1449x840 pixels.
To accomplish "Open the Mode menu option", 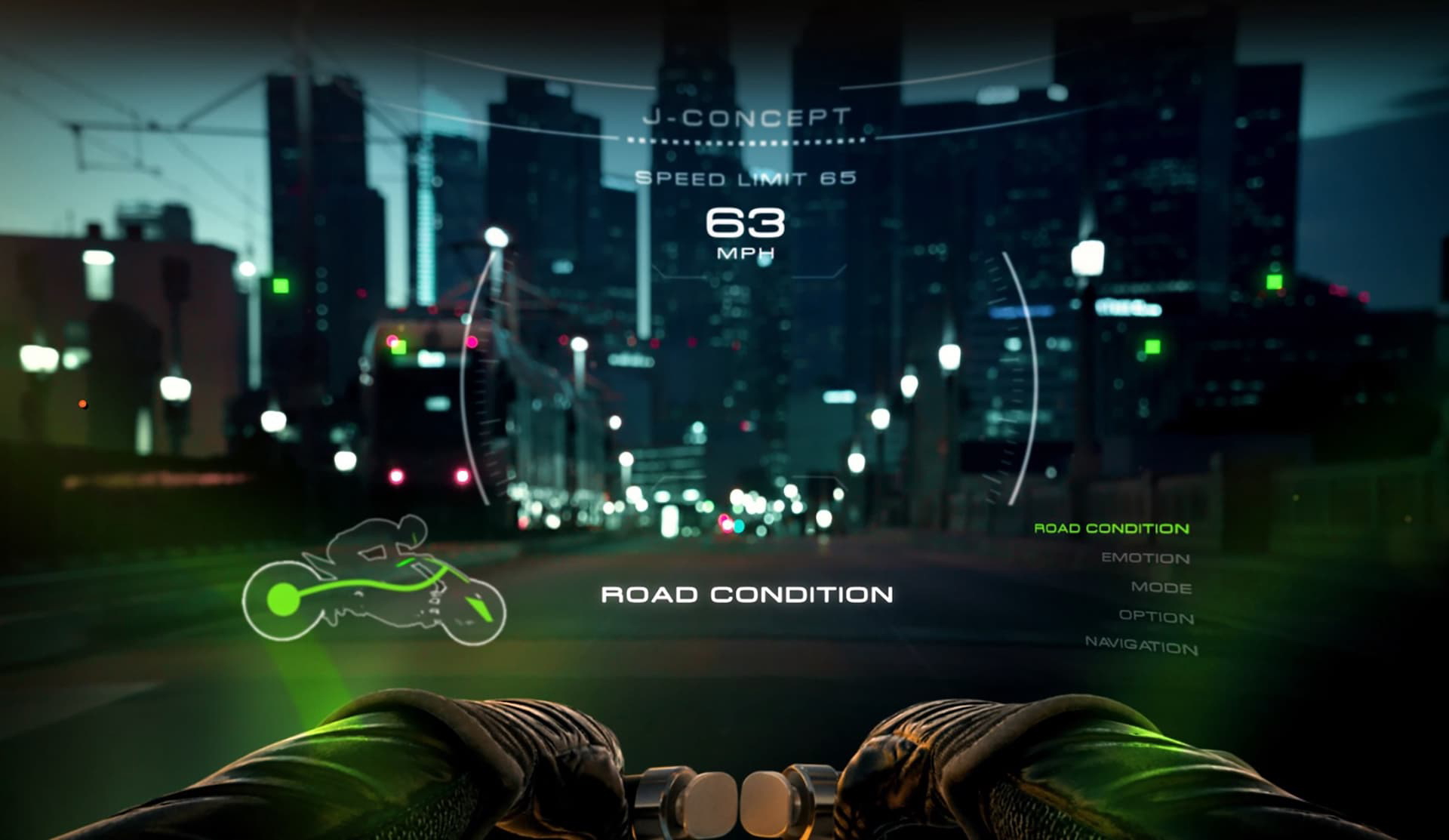I will [1161, 587].
